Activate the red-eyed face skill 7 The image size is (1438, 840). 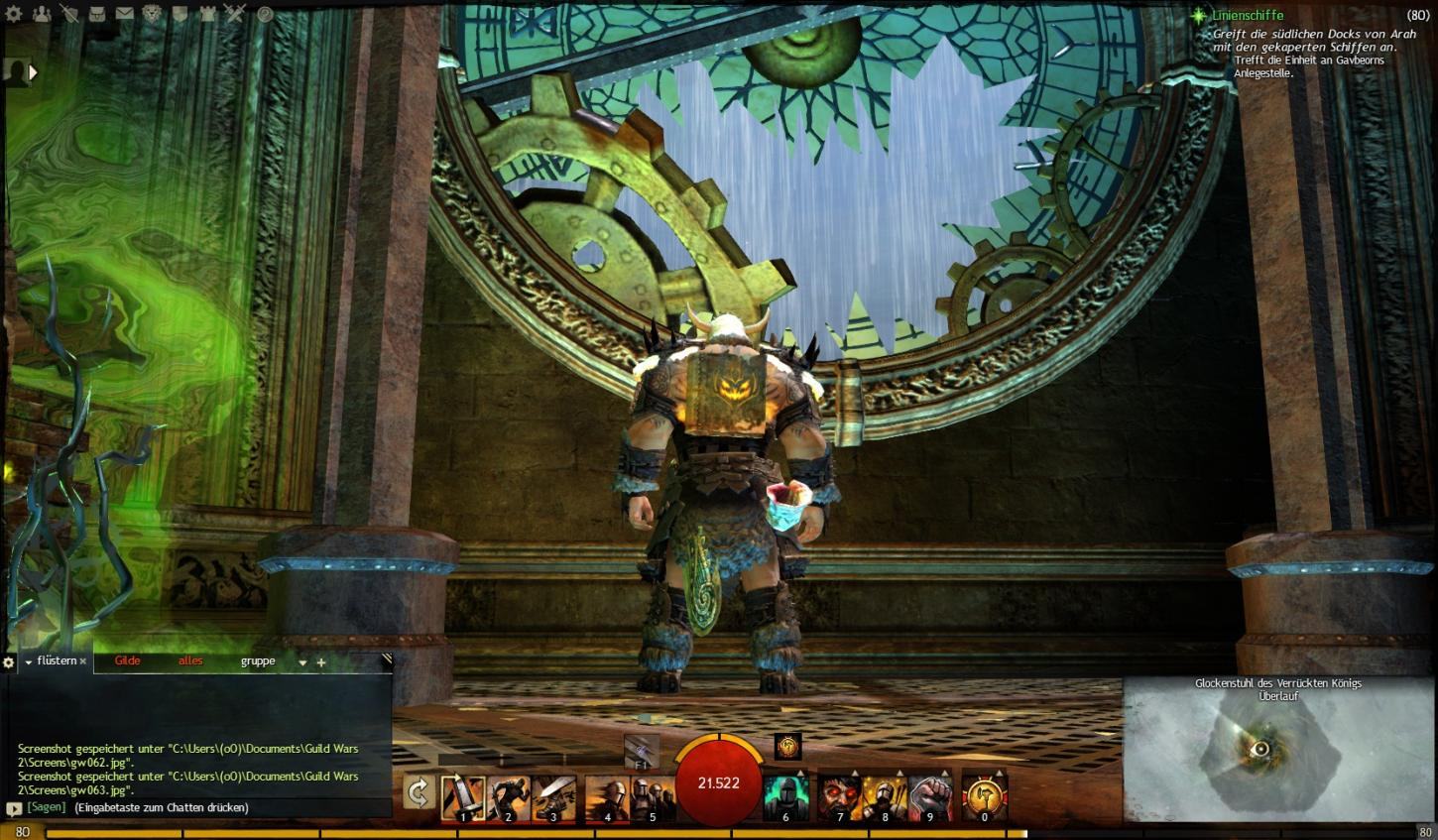pyautogui.click(x=839, y=797)
